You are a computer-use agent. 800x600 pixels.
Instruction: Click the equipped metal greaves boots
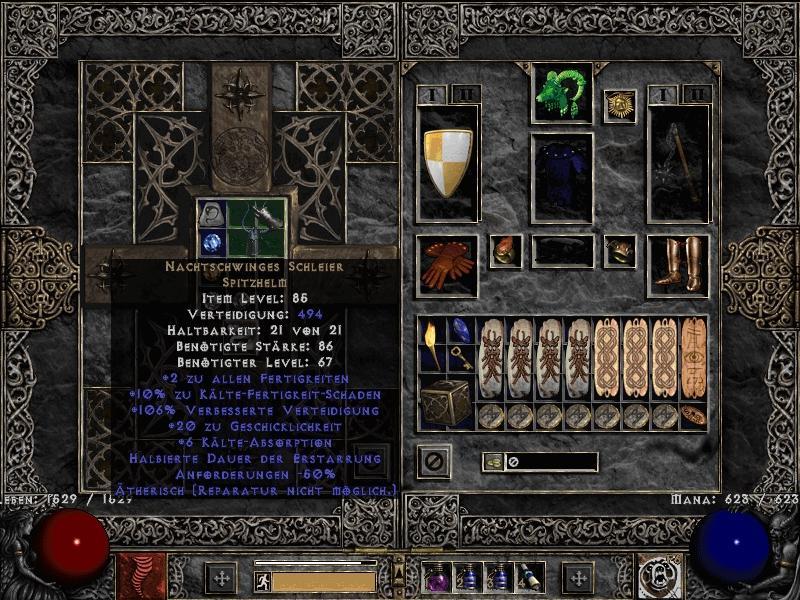(x=677, y=265)
